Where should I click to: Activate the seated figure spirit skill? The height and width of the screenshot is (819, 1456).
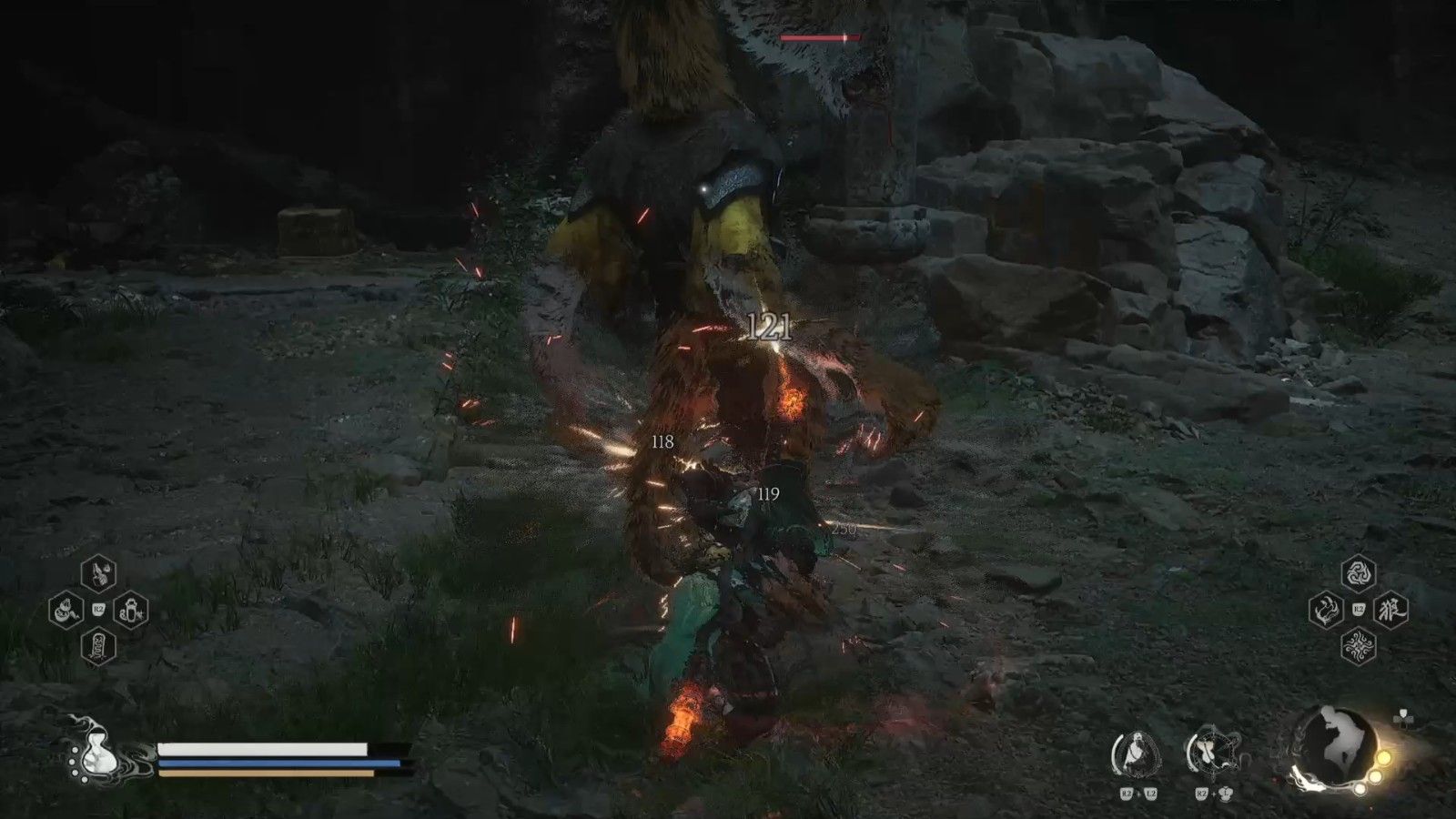1137,754
